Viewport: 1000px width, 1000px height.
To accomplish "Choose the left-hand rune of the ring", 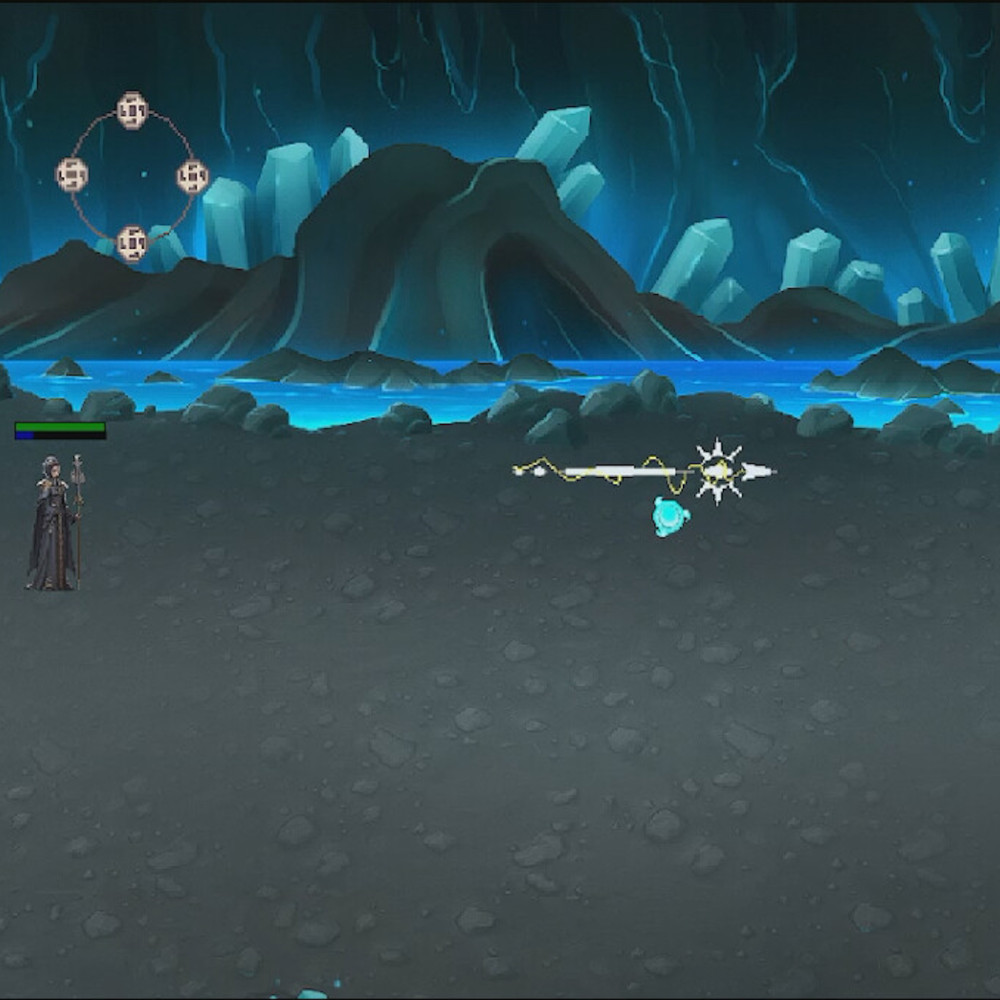I will click(x=72, y=175).
